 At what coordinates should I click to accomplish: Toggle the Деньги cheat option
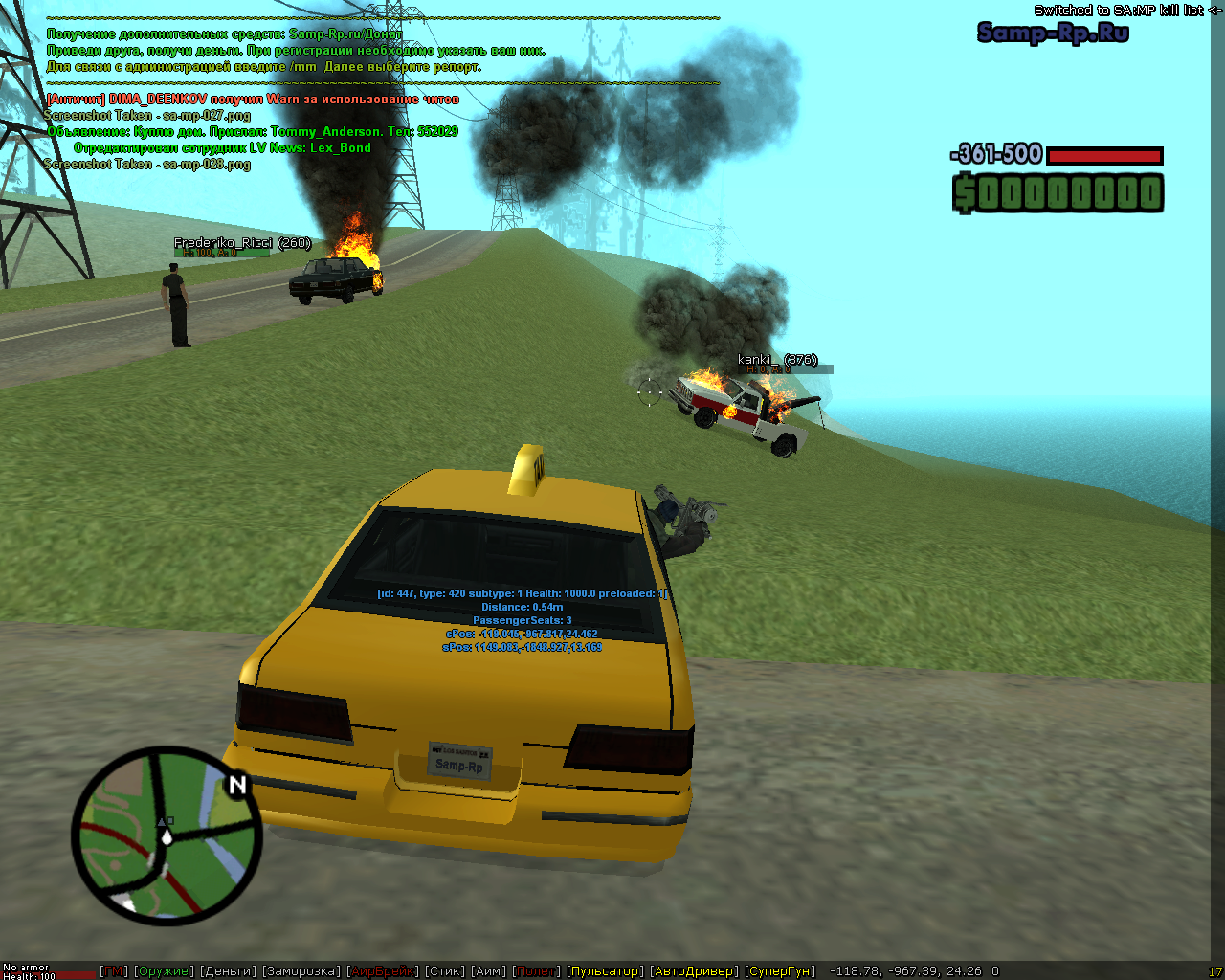click(x=229, y=971)
